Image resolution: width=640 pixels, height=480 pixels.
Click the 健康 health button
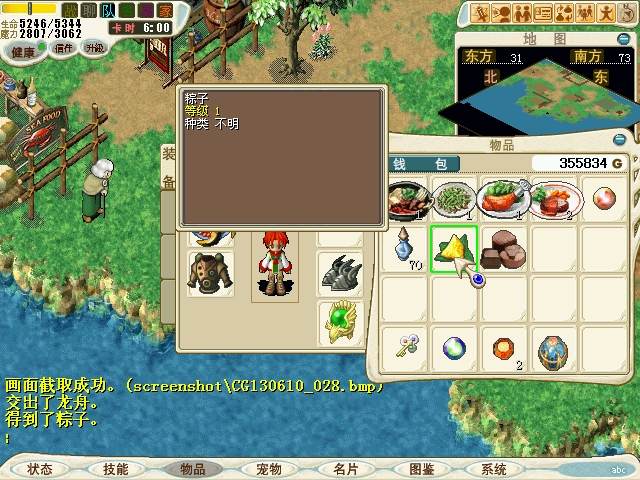pyautogui.click(x=22, y=48)
